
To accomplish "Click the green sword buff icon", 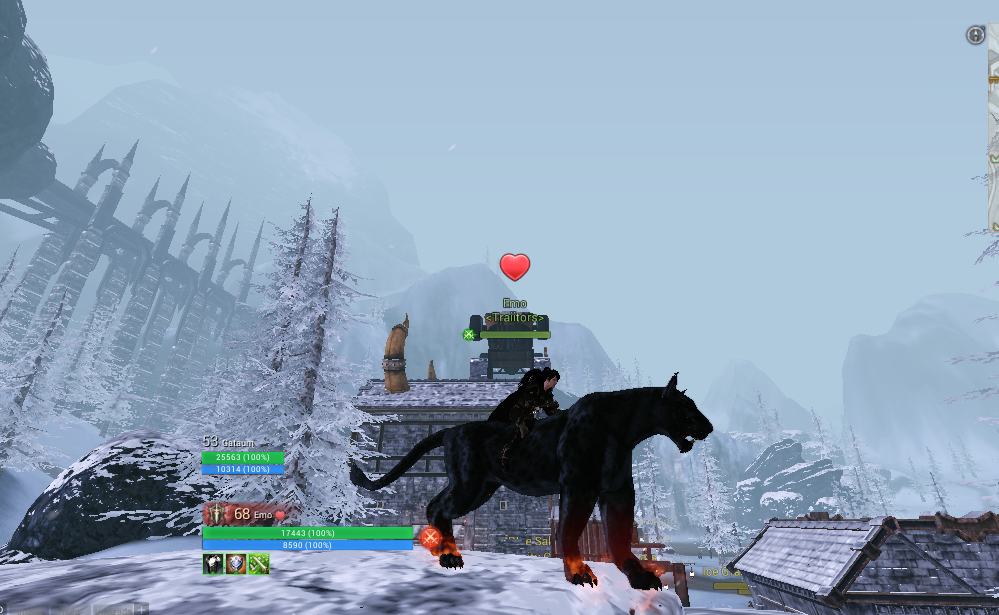I will click(258, 564).
